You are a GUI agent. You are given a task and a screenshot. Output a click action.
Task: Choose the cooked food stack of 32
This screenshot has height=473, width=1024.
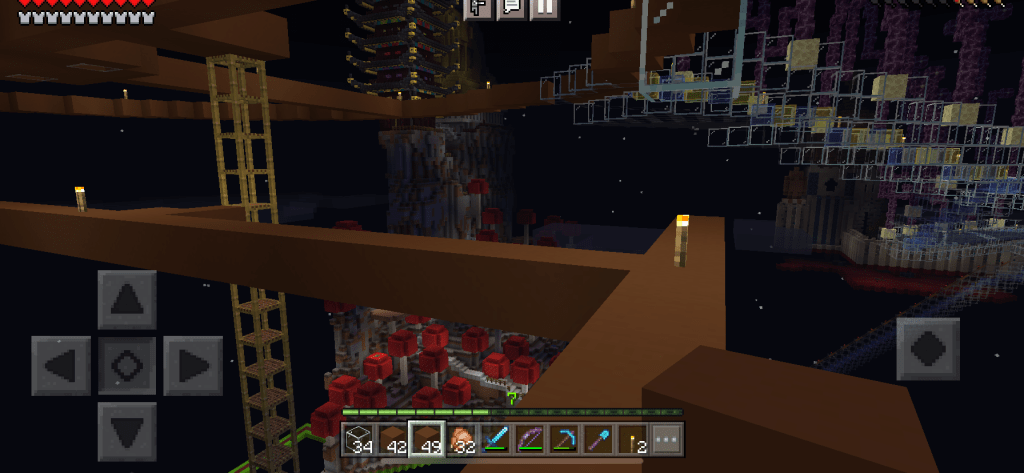coord(462,439)
